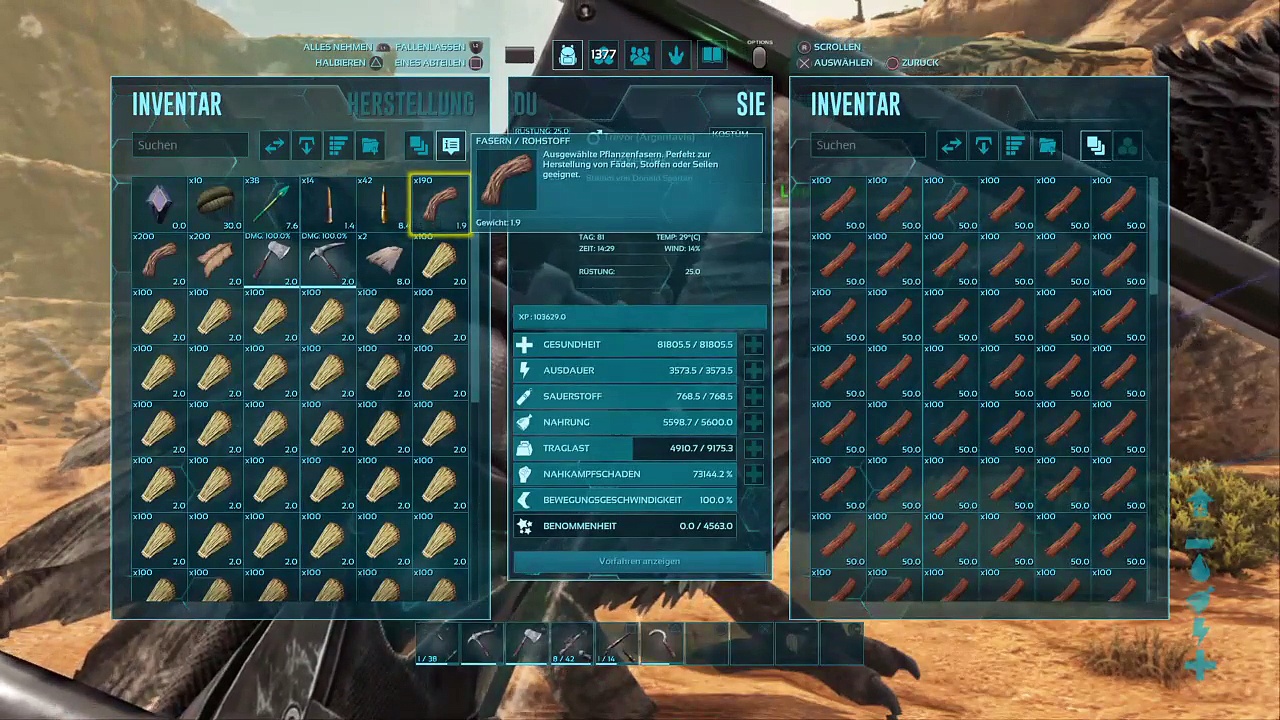Select the x42 rifle bullet stack
Image resolution: width=1280 pixels, height=720 pixels.
[x=384, y=204]
